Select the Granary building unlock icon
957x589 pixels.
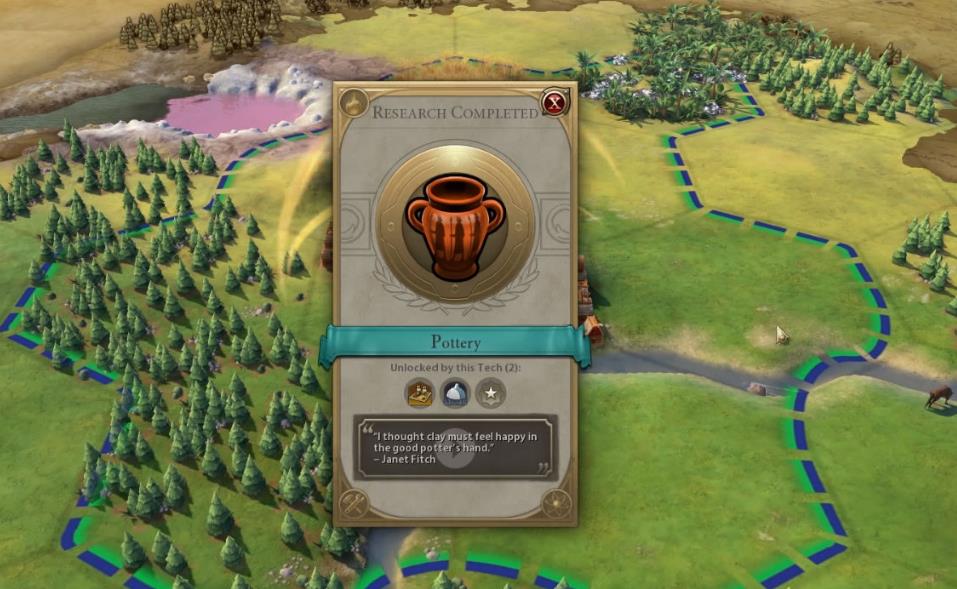pos(420,393)
